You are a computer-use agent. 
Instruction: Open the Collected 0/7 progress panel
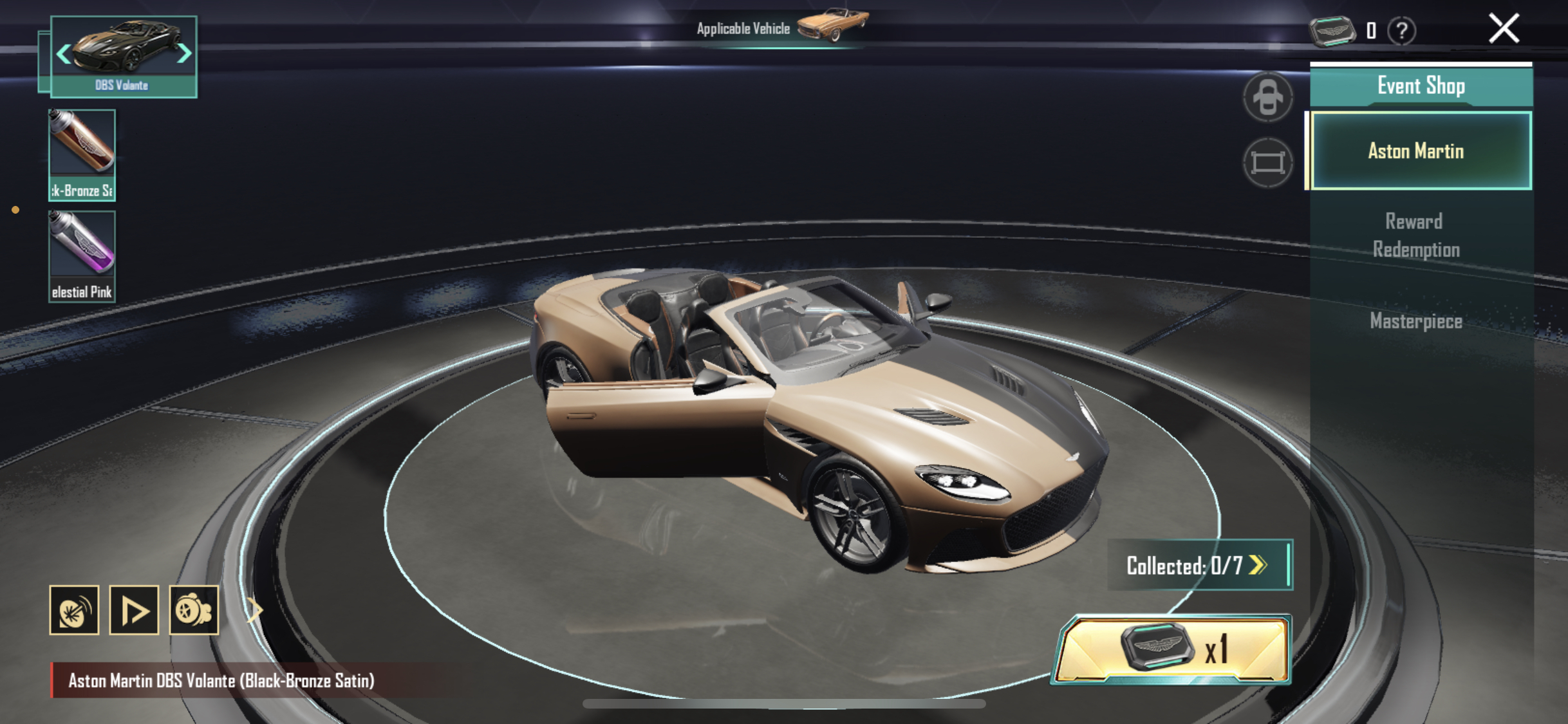tap(1199, 565)
